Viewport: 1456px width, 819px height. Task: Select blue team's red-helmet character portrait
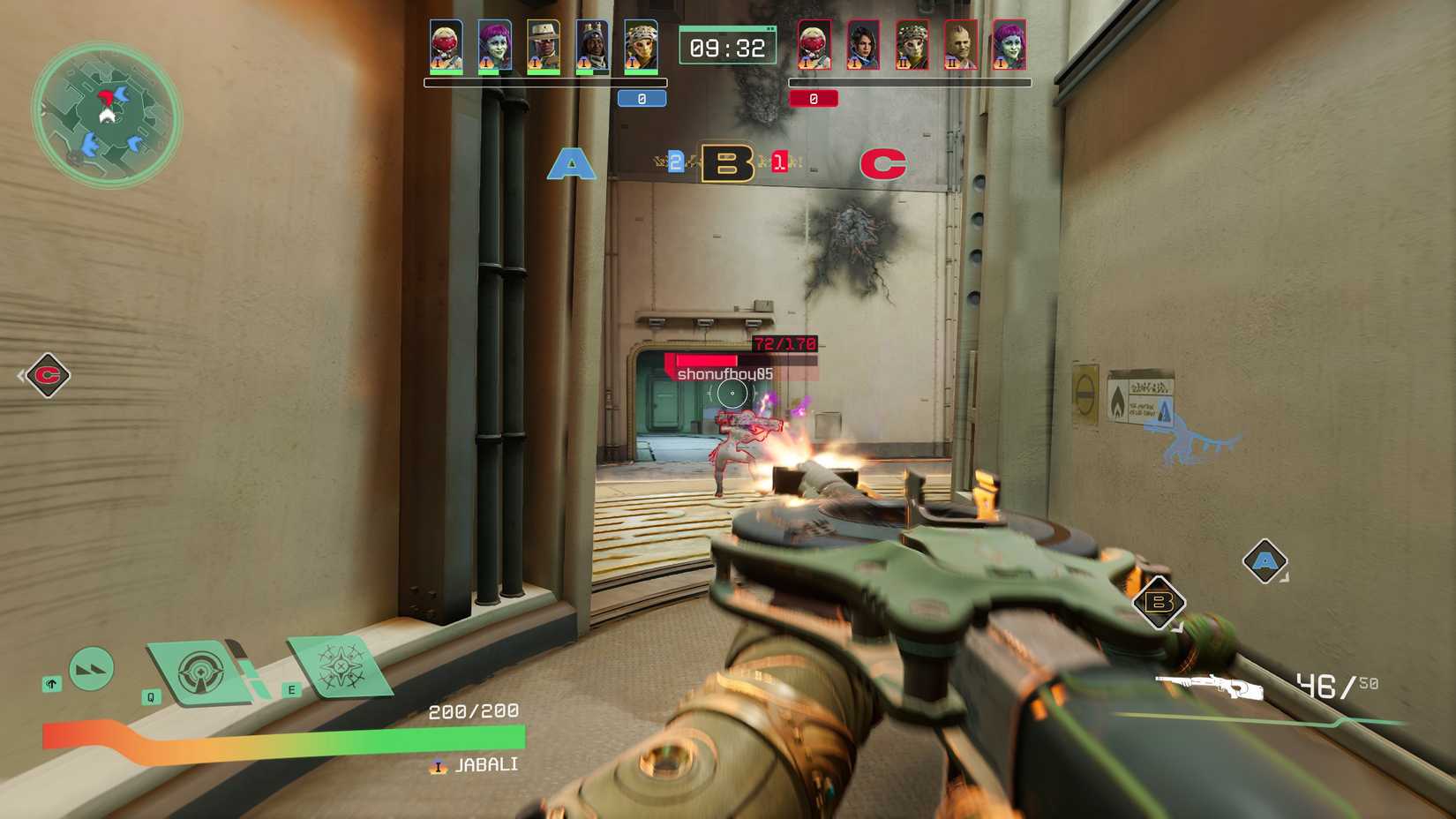(x=447, y=46)
